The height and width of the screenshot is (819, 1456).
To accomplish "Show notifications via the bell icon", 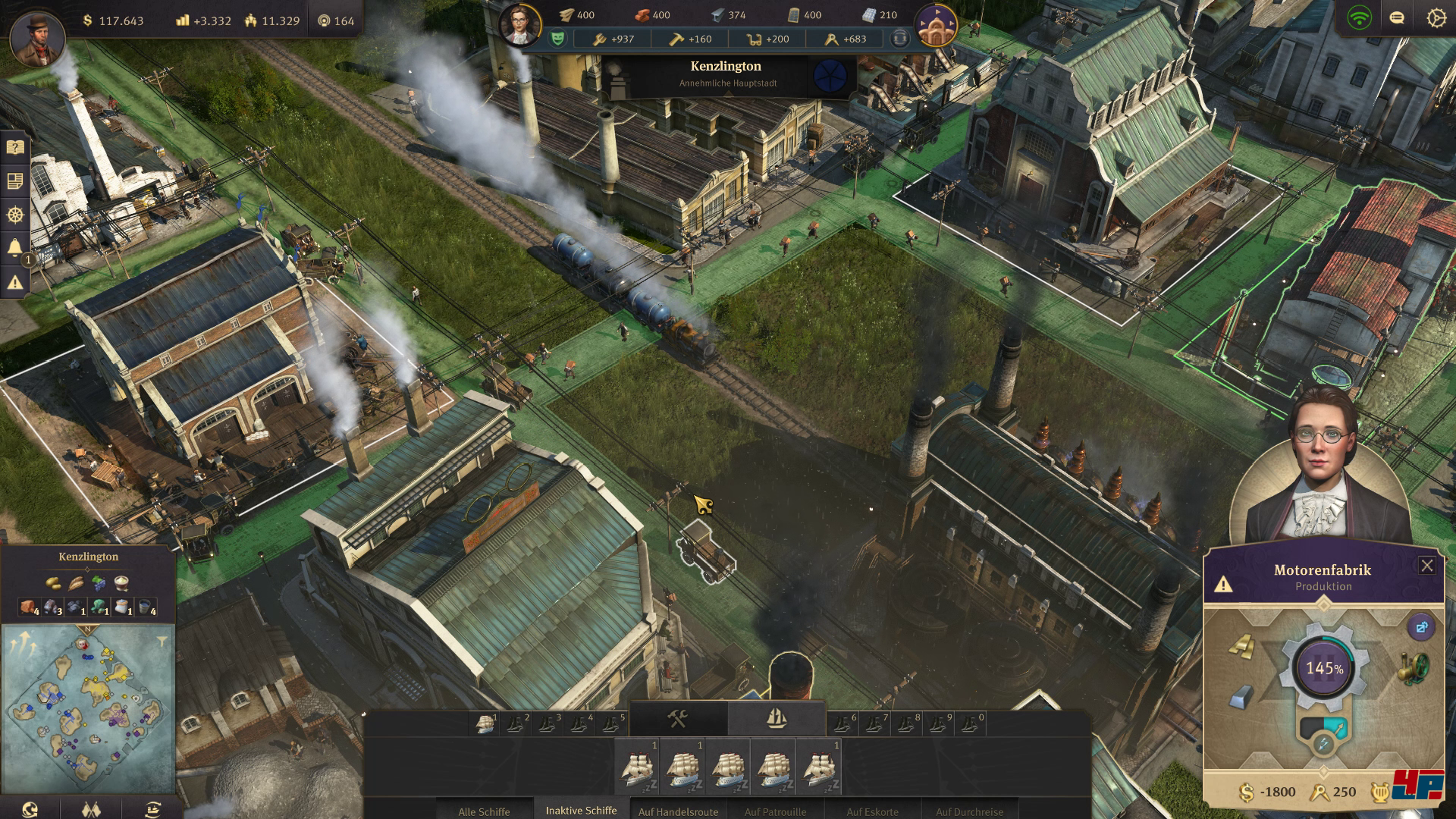I will (x=15, y=248).
